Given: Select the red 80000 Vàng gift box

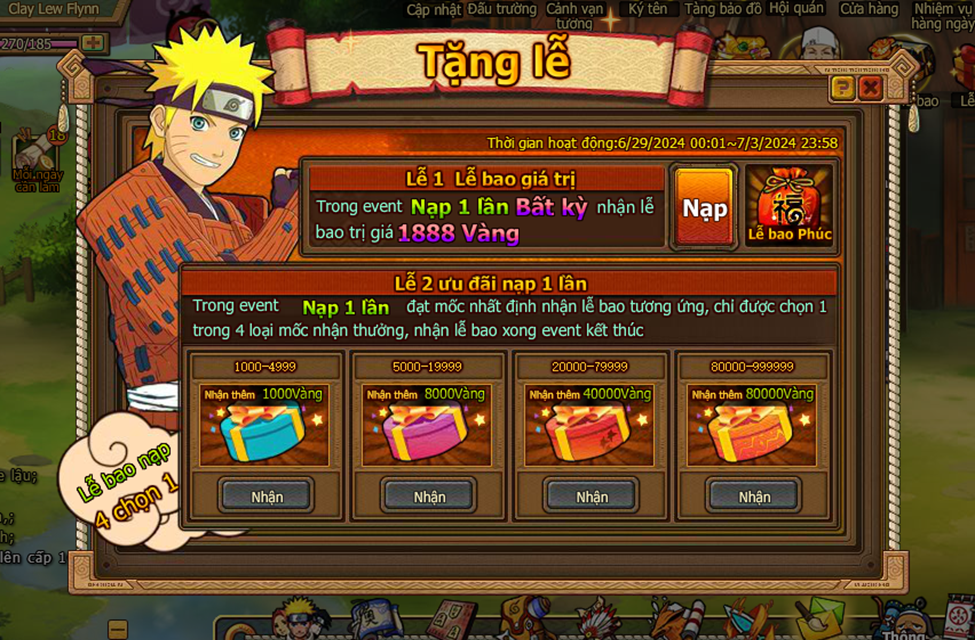Looking at the screenshot, I should coord(753,428).
